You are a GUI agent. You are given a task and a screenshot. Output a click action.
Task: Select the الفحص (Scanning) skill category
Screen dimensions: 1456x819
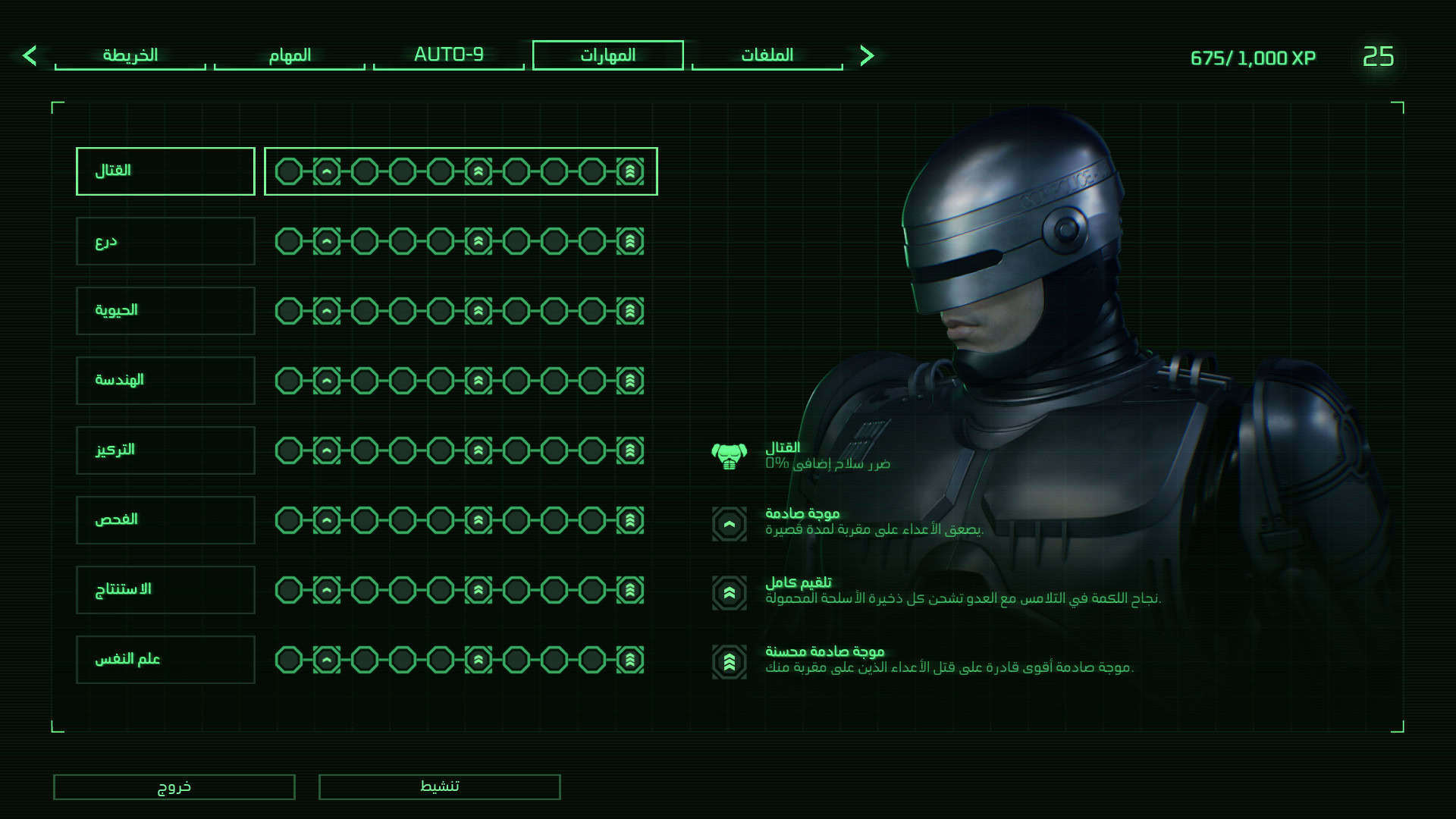point(165,520)
